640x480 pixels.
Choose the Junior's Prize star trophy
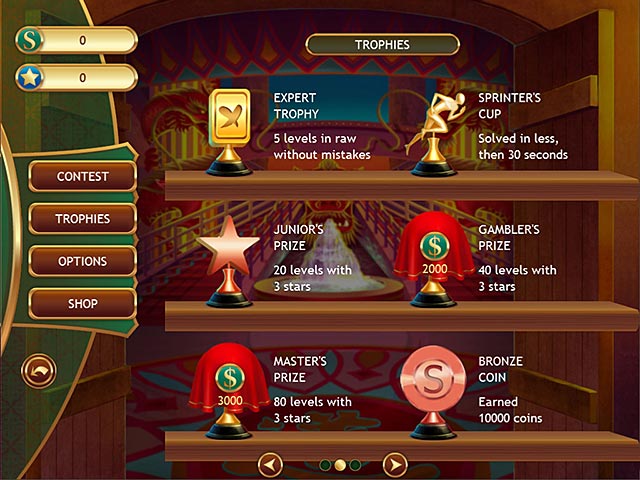(x=228, y=256)
